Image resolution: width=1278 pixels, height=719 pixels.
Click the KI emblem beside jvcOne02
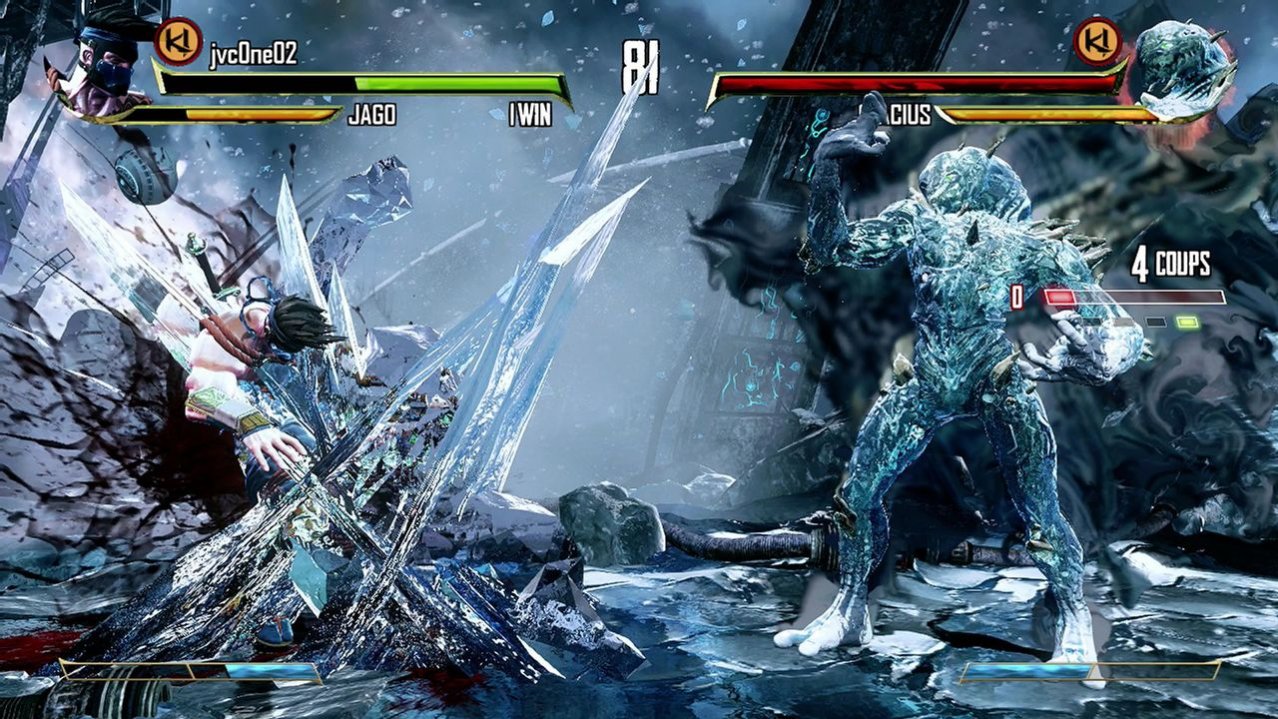click(x=179, y=41)
